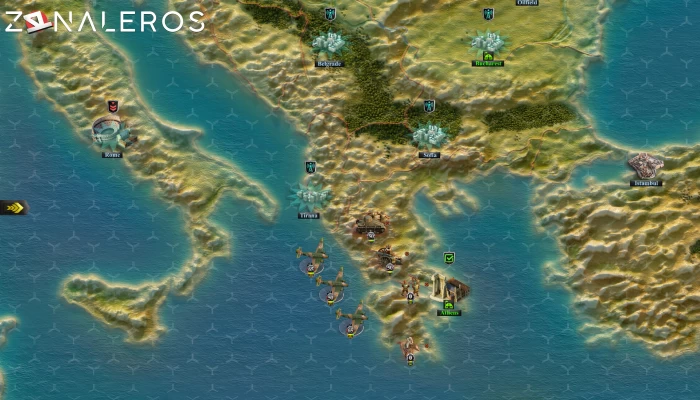
Task: Choose the Istanbul city marker
Action: point(646,166)
